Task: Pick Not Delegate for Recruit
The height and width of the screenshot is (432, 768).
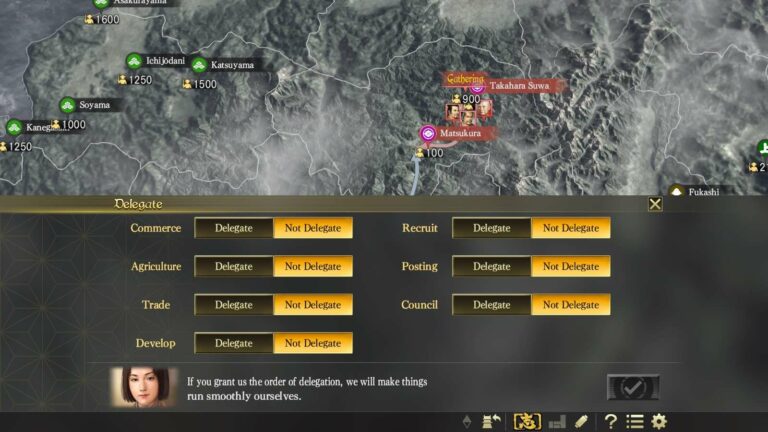Action: tap(571, 228)
